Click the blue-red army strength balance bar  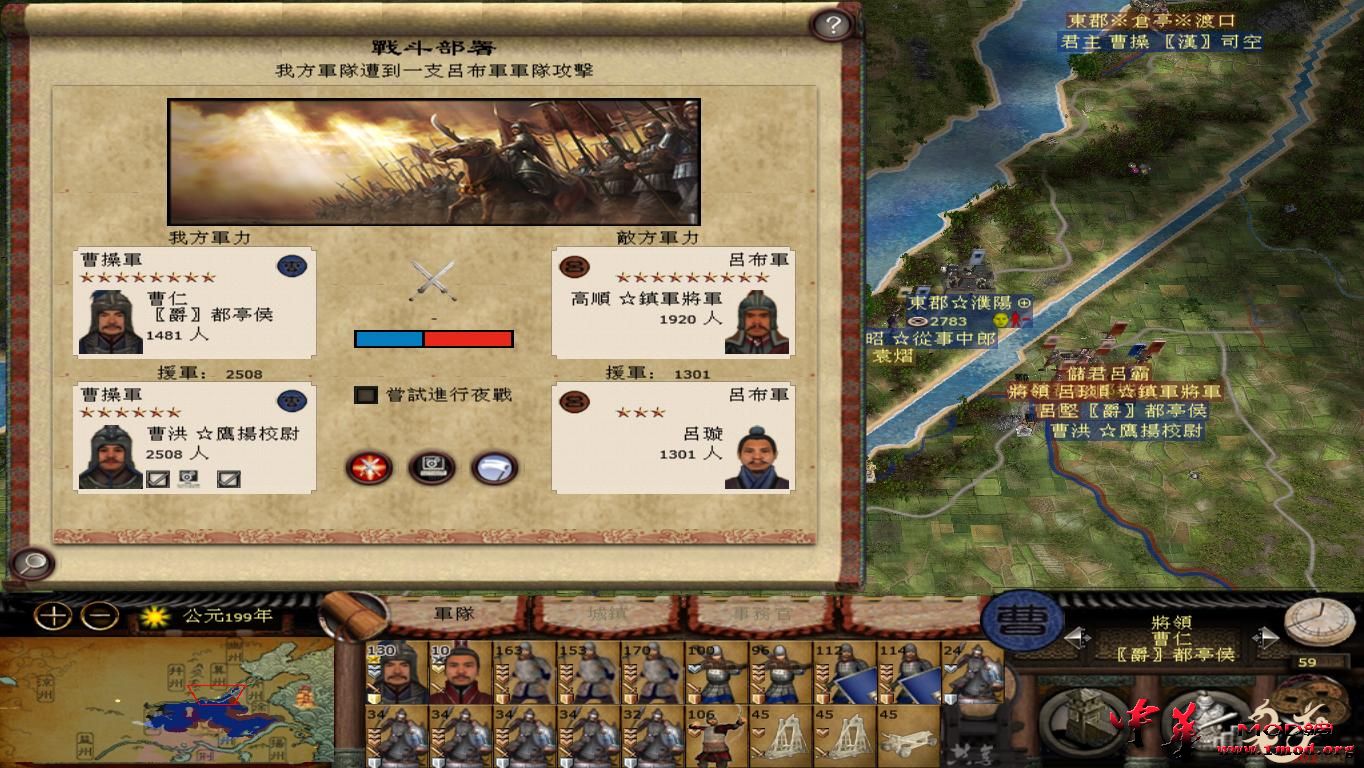432,339
